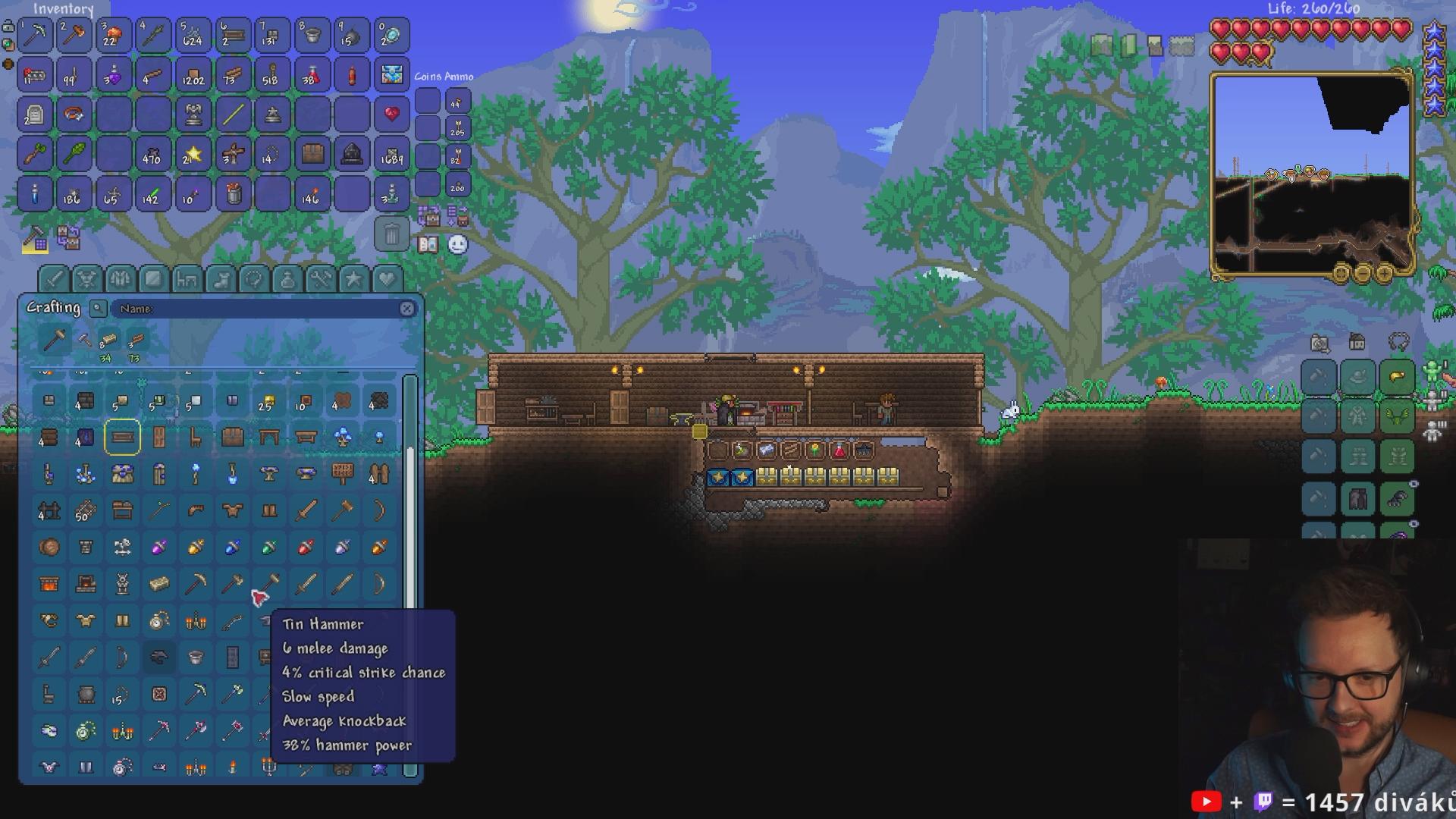Open the camera mode icon

1319,344
